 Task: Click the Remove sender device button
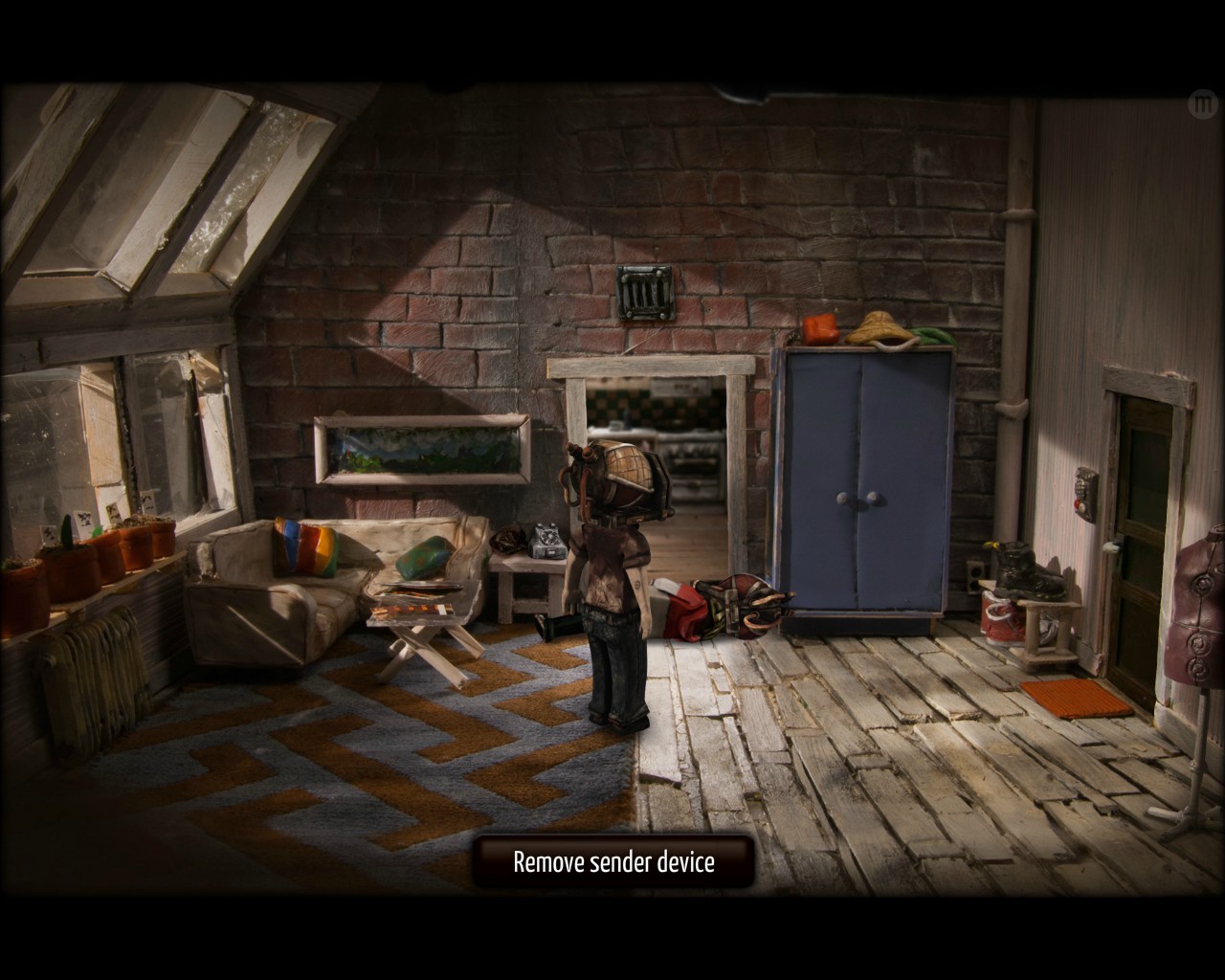pyautogui.click(x=613, y=861)
